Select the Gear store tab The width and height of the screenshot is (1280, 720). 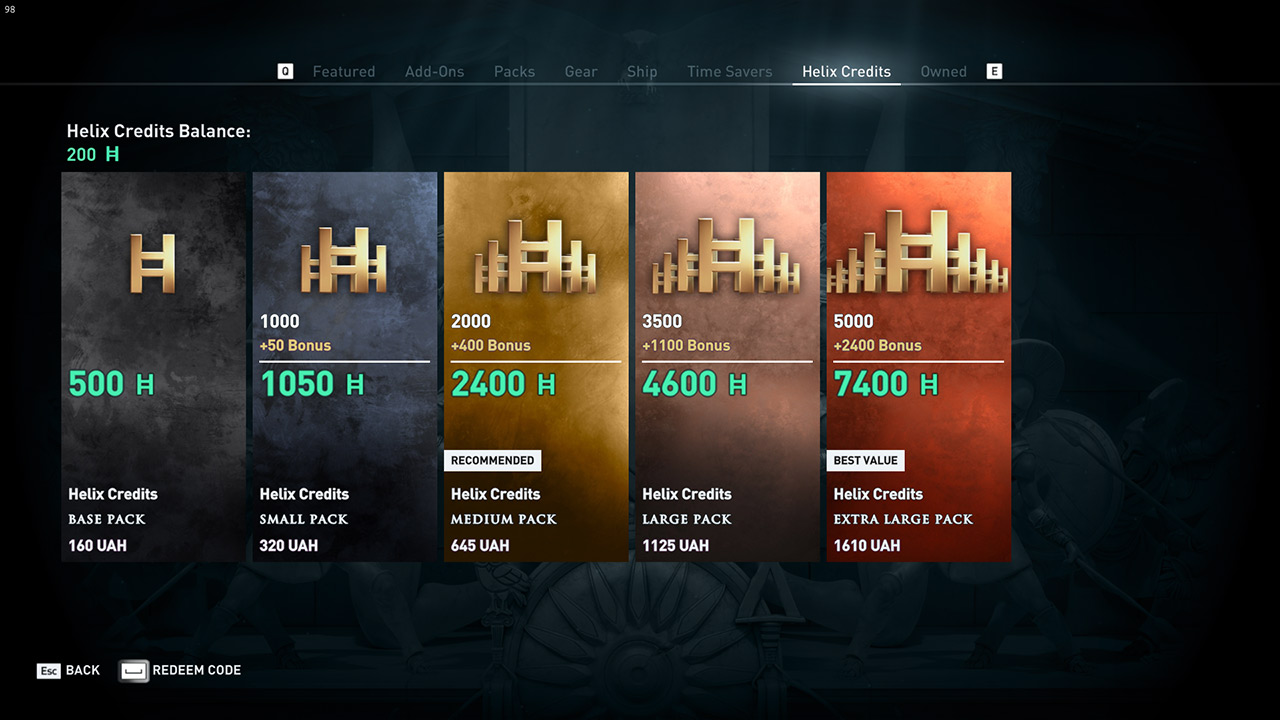pos(581,71)
